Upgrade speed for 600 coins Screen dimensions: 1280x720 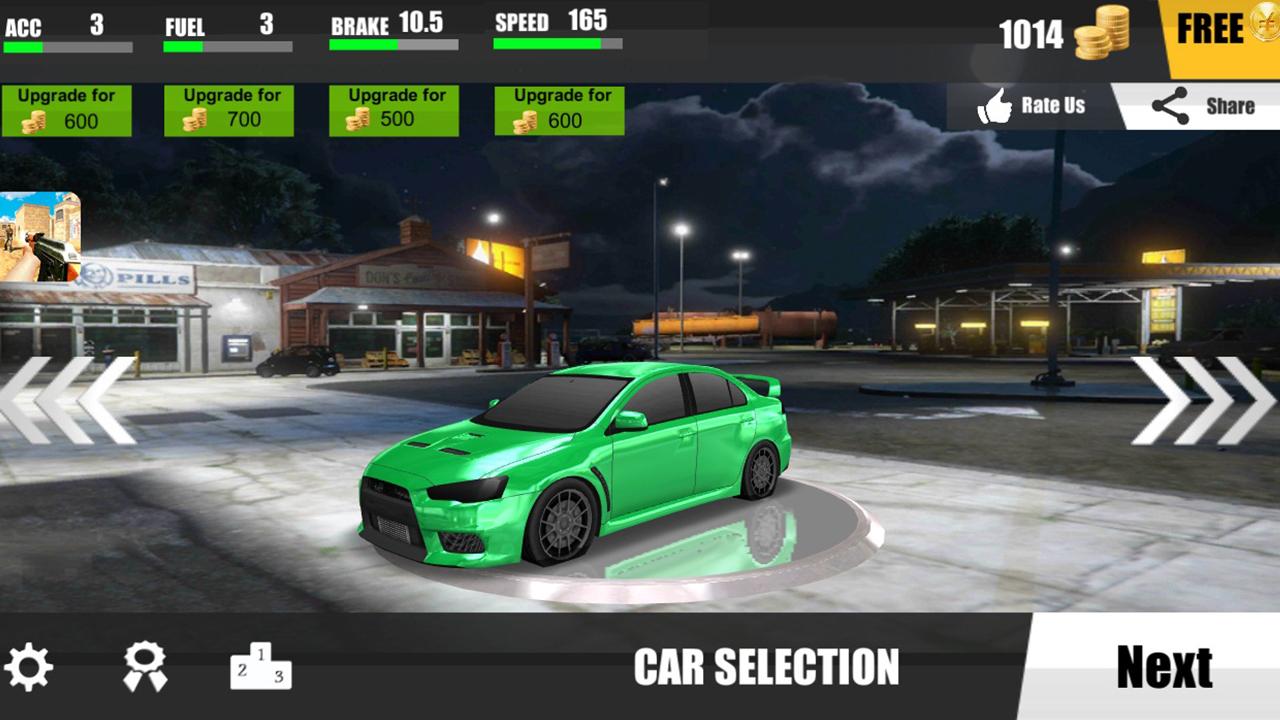(559, 110)
